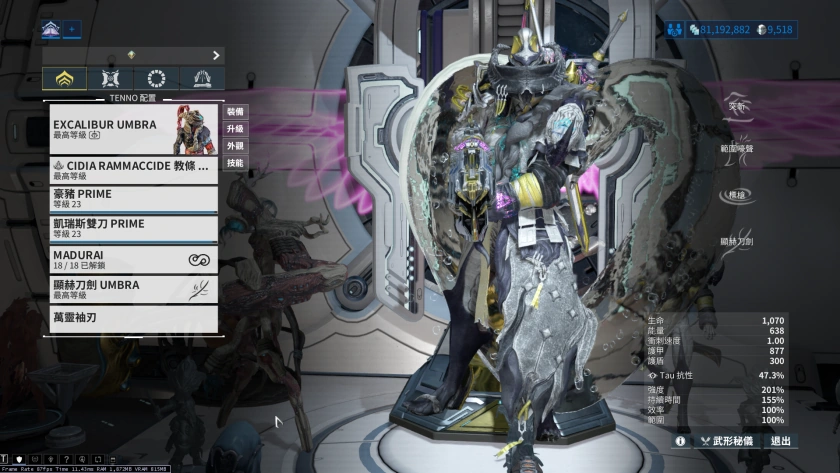Select the 顯赫刀劍 Umbra exalted weapon slot
The height and width of the screenshot is (473, 840).
pos(130,289)
